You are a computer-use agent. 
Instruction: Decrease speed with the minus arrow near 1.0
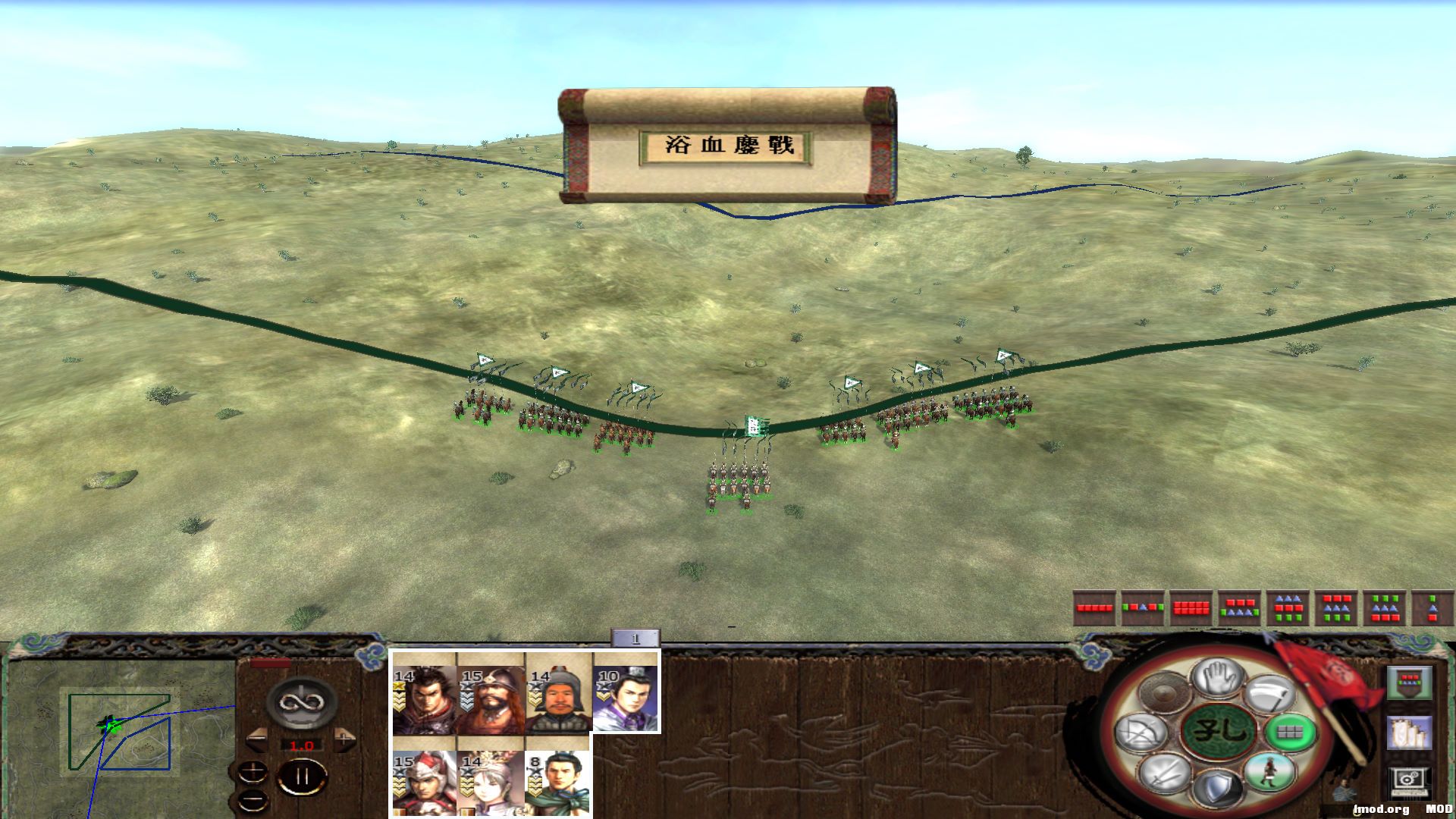257,740
